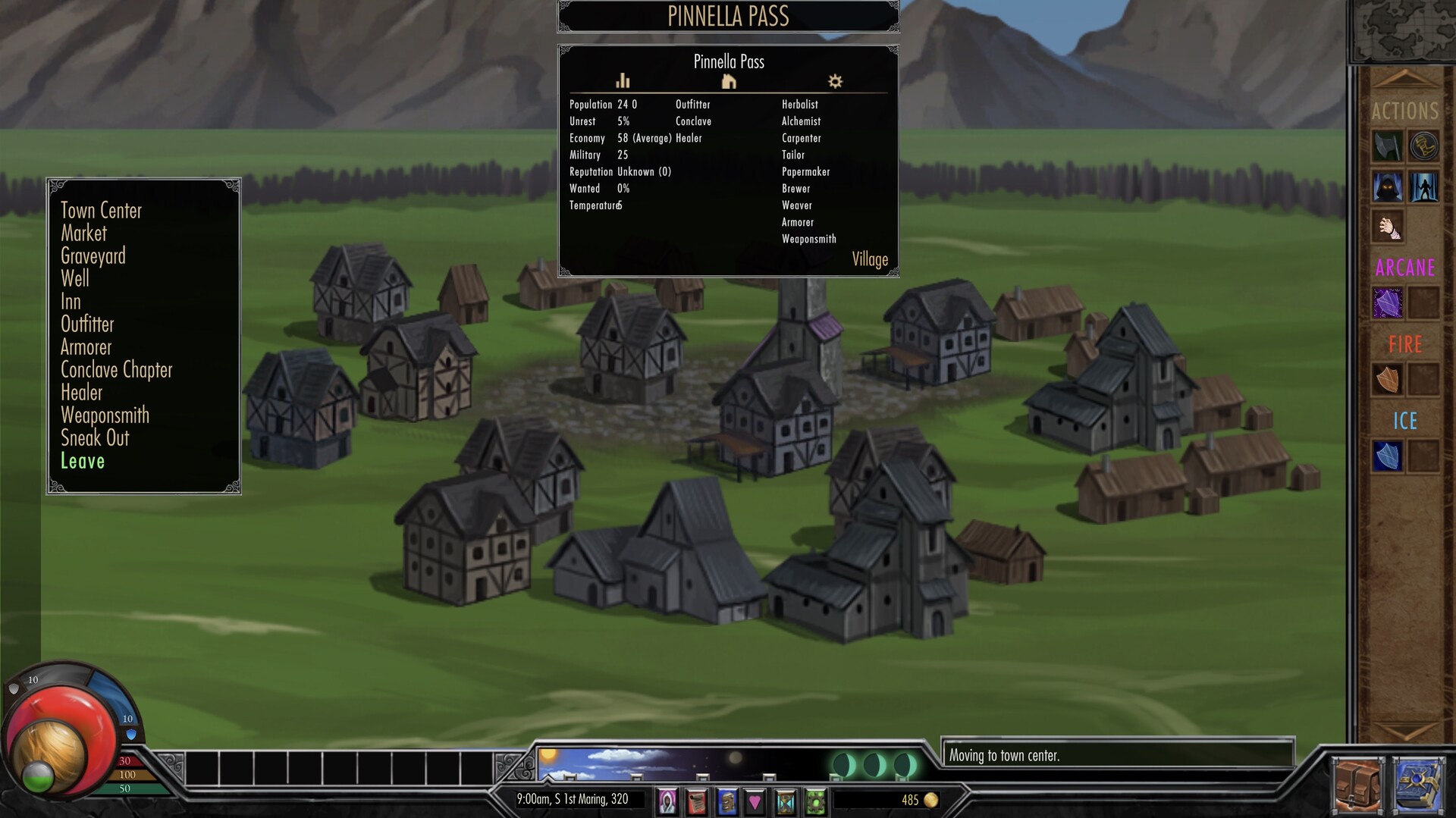The width and height of the screenshot is (1456, 818).
Task: Open the gear services tab
Action: point(834,81)
